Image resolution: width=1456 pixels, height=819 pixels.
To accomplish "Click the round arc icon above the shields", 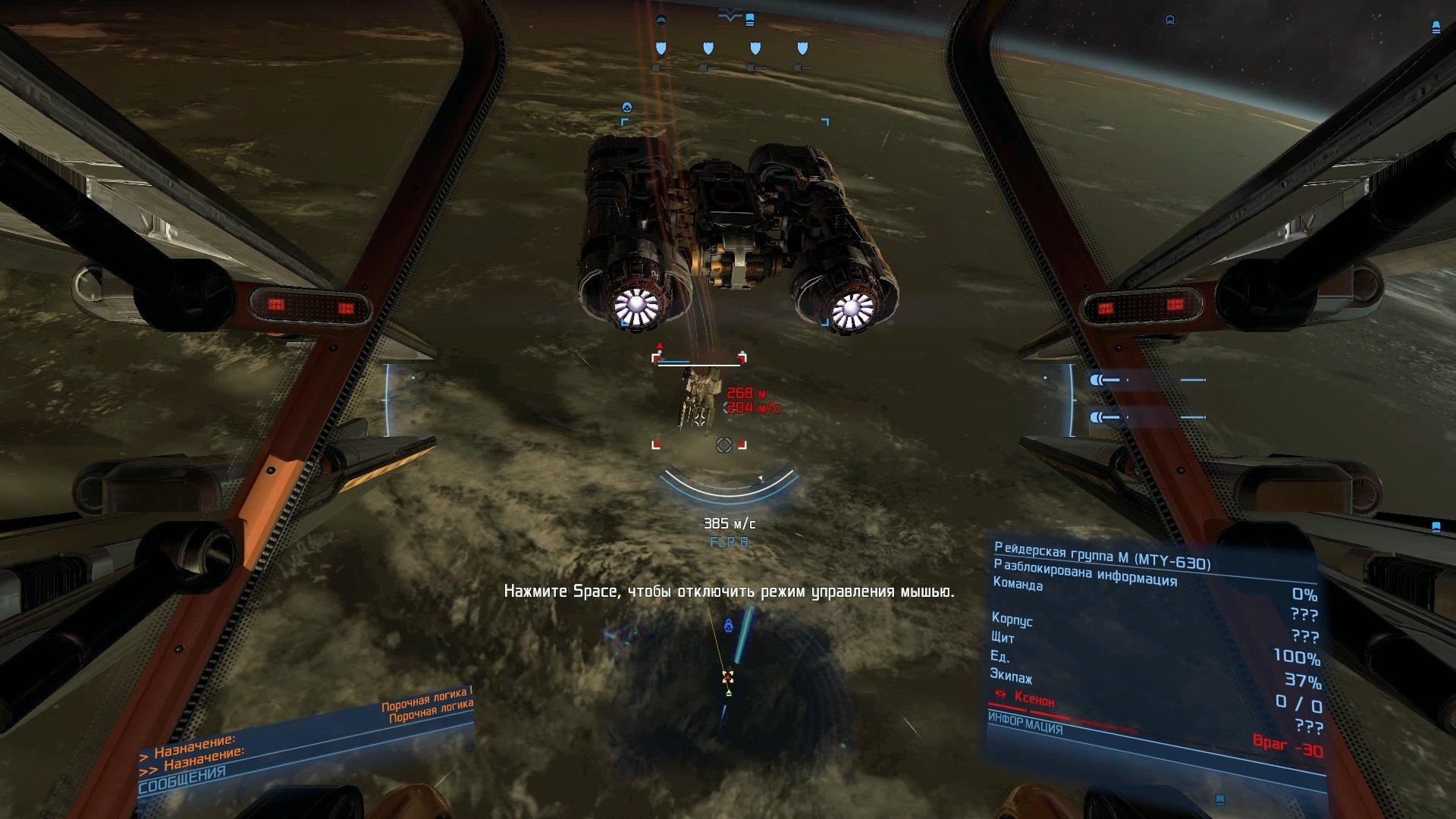I will click(661, 20).
